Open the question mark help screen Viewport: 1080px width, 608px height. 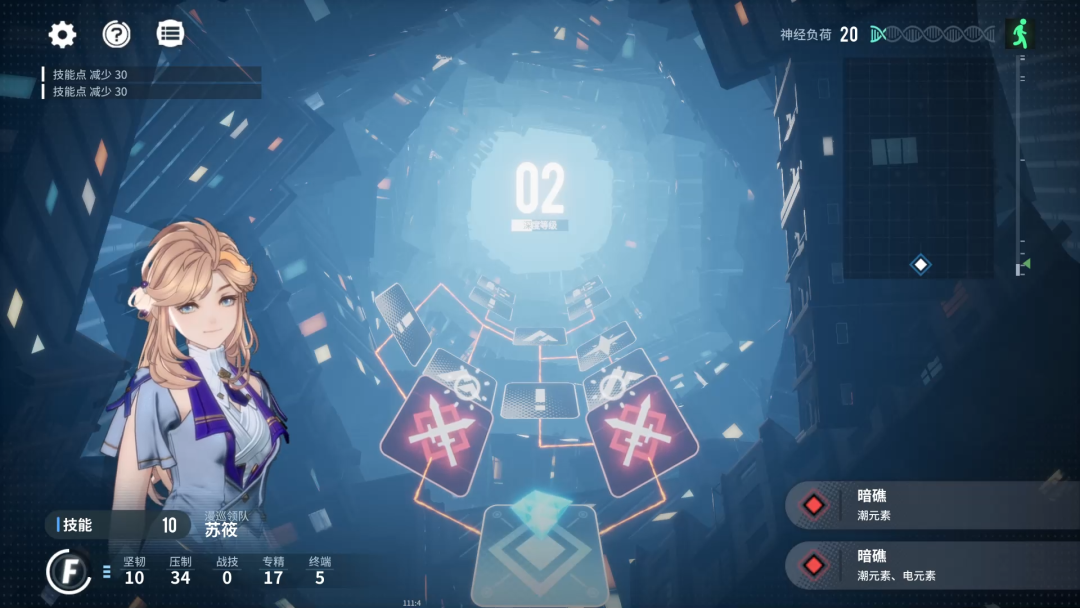coord(117,35)
